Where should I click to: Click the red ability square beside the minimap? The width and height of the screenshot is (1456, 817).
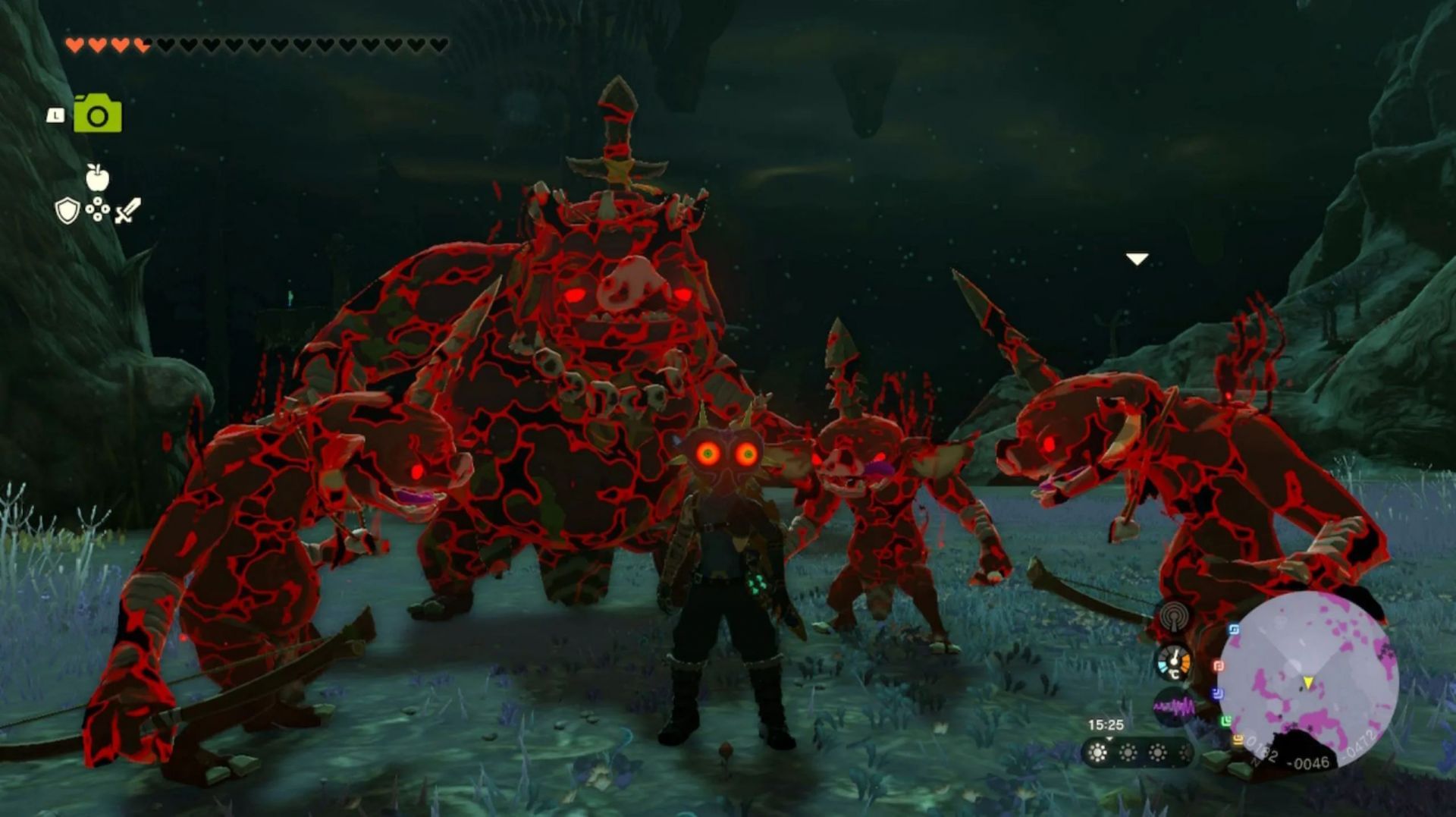click(x=1218, y=666)
